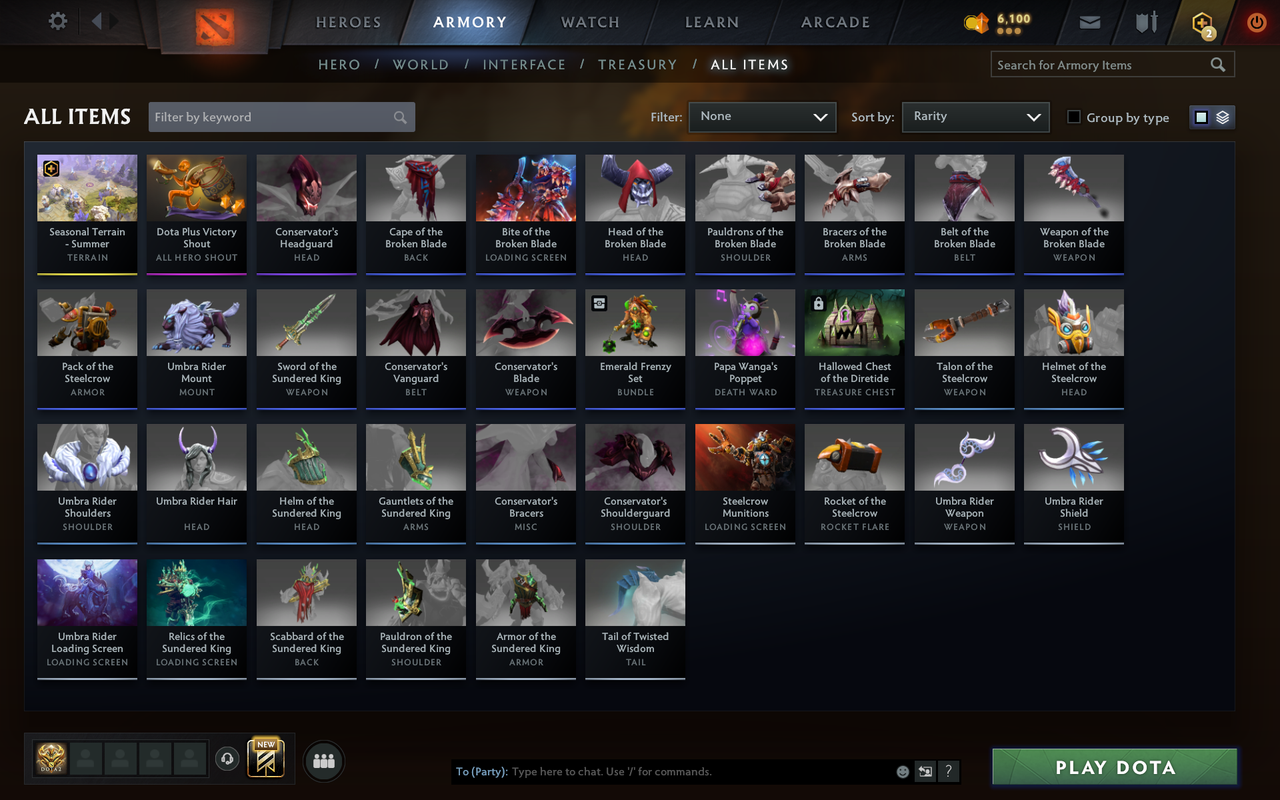Enable the Group by type checkbox

1073,117
